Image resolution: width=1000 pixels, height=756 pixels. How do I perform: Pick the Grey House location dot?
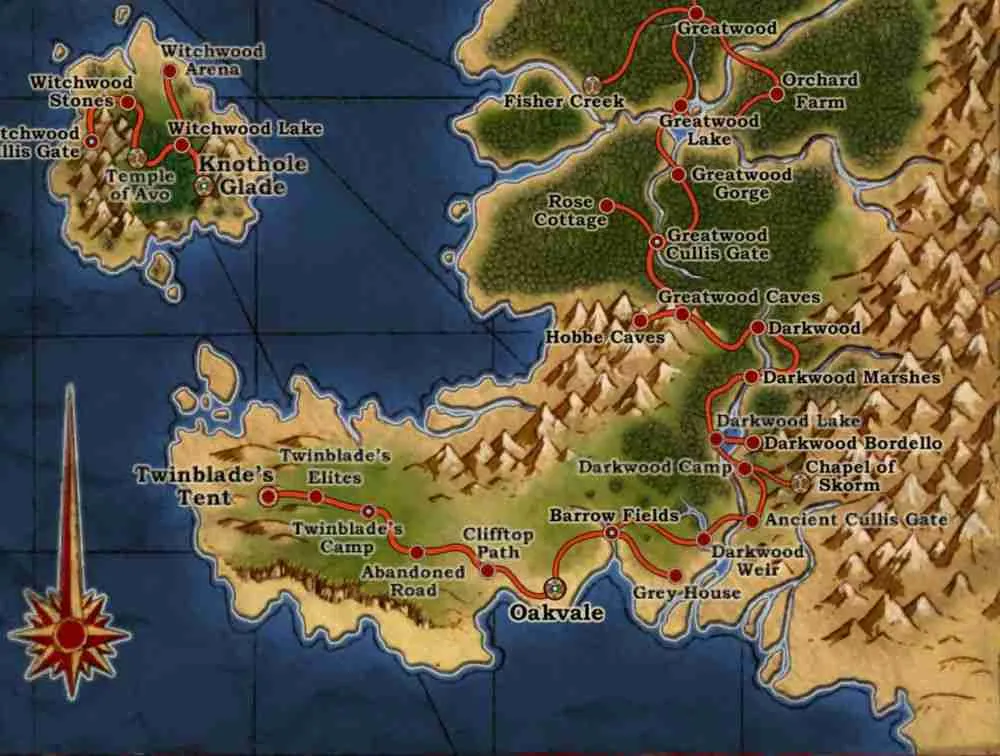point(675,575)
